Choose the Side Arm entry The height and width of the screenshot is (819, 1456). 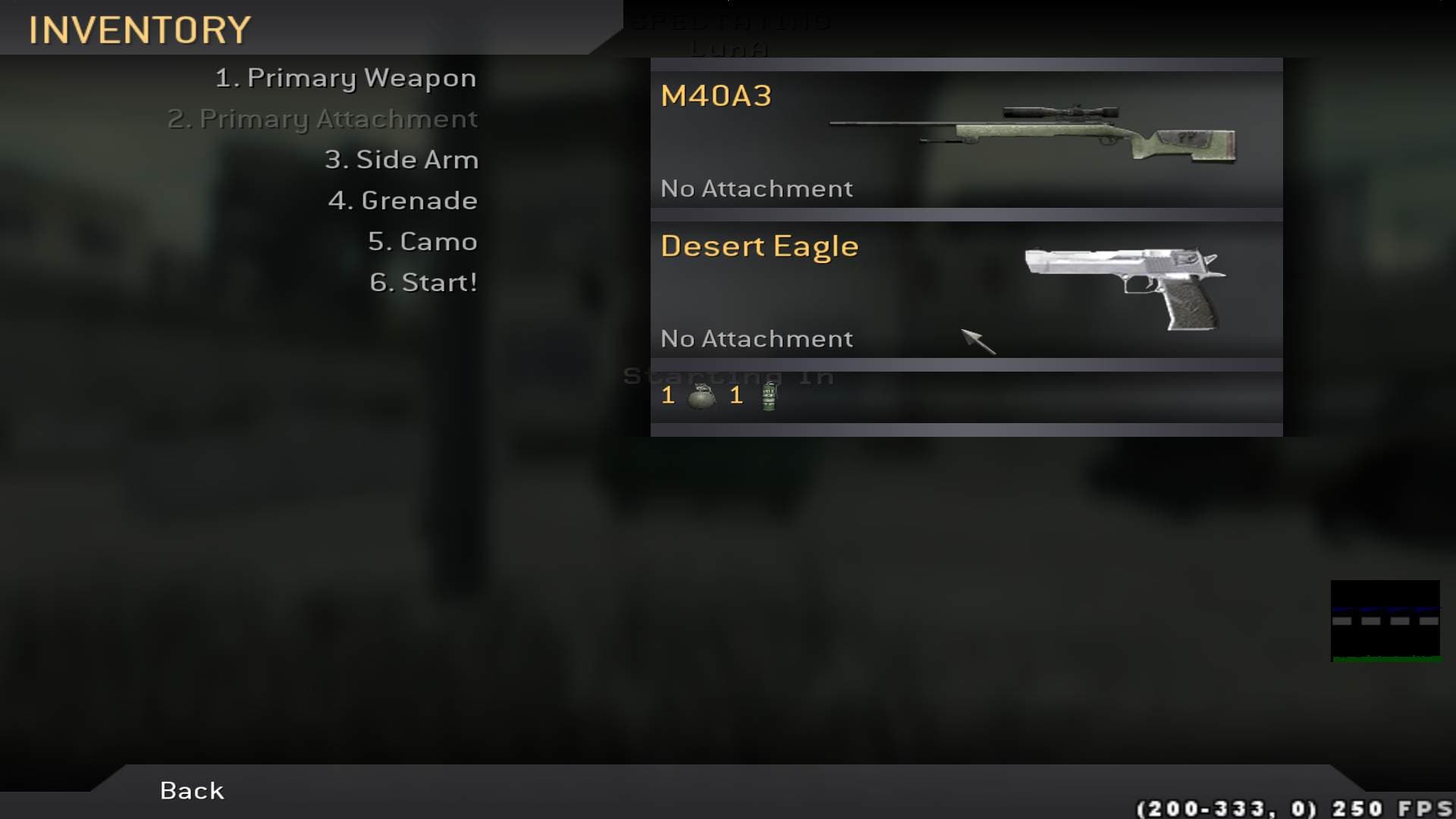pos(401,160)
